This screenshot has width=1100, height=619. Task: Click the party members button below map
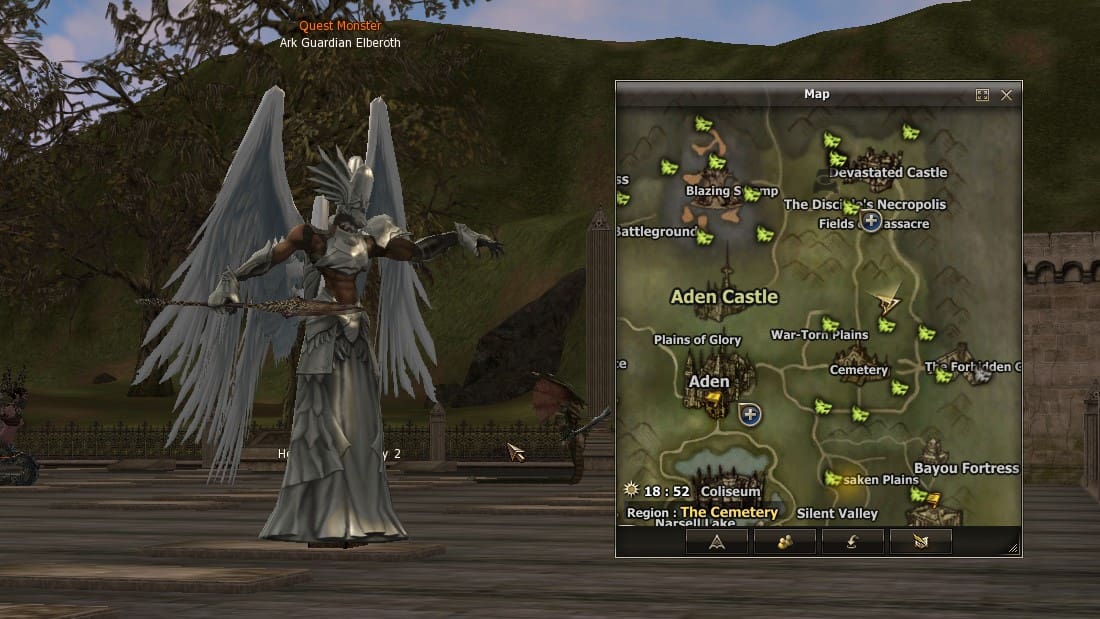pos(784,542)
